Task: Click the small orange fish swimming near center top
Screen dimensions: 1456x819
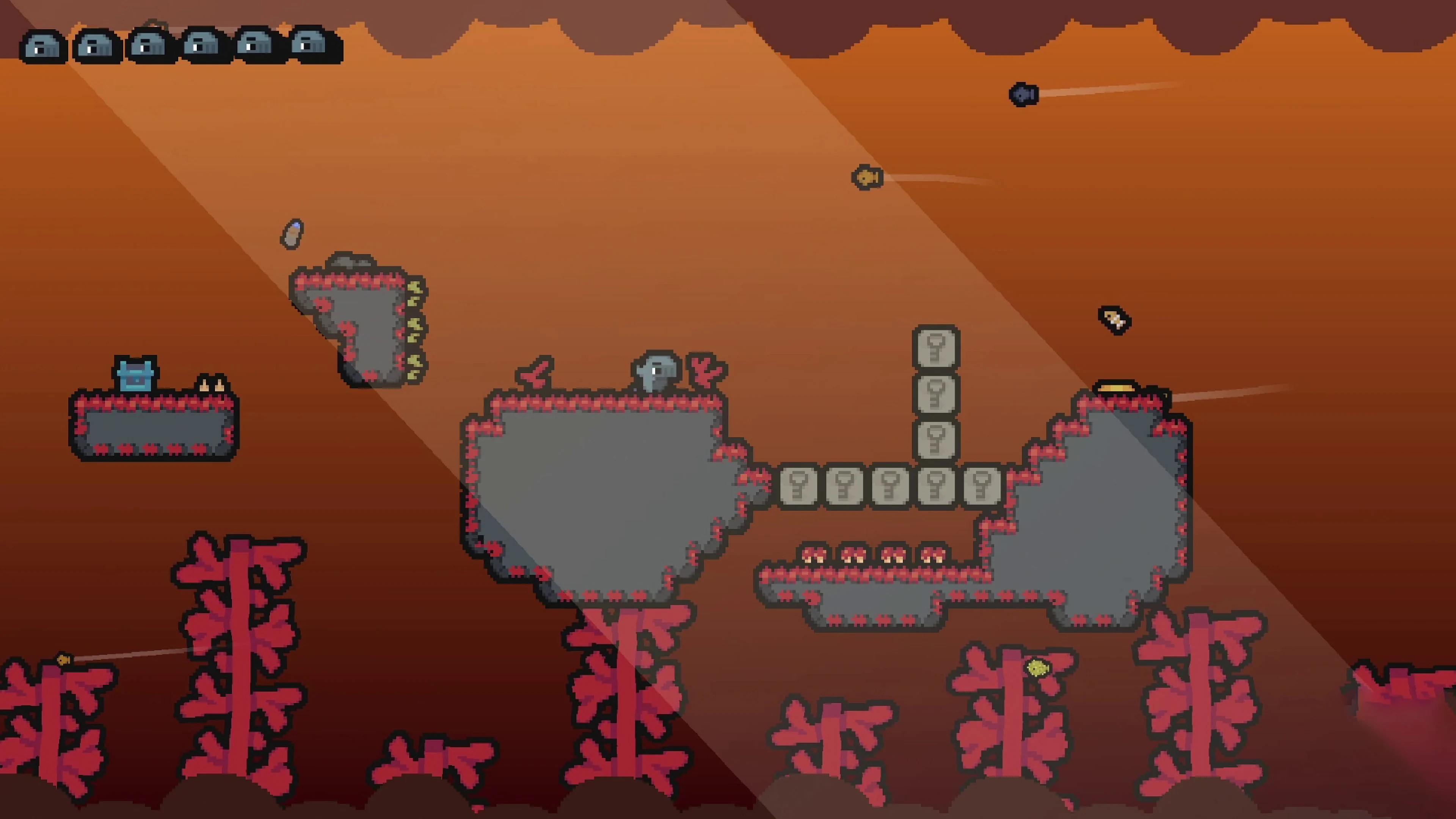Action: point(868,177)
